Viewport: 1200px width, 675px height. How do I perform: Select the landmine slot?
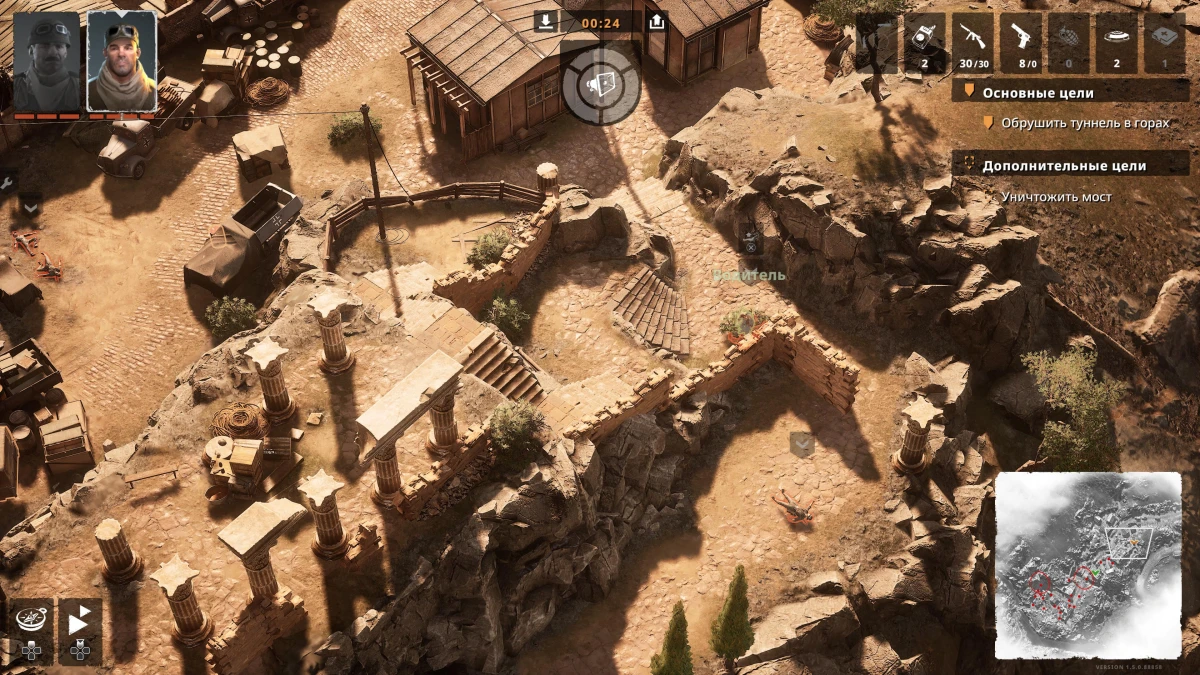click(1116, 44)
